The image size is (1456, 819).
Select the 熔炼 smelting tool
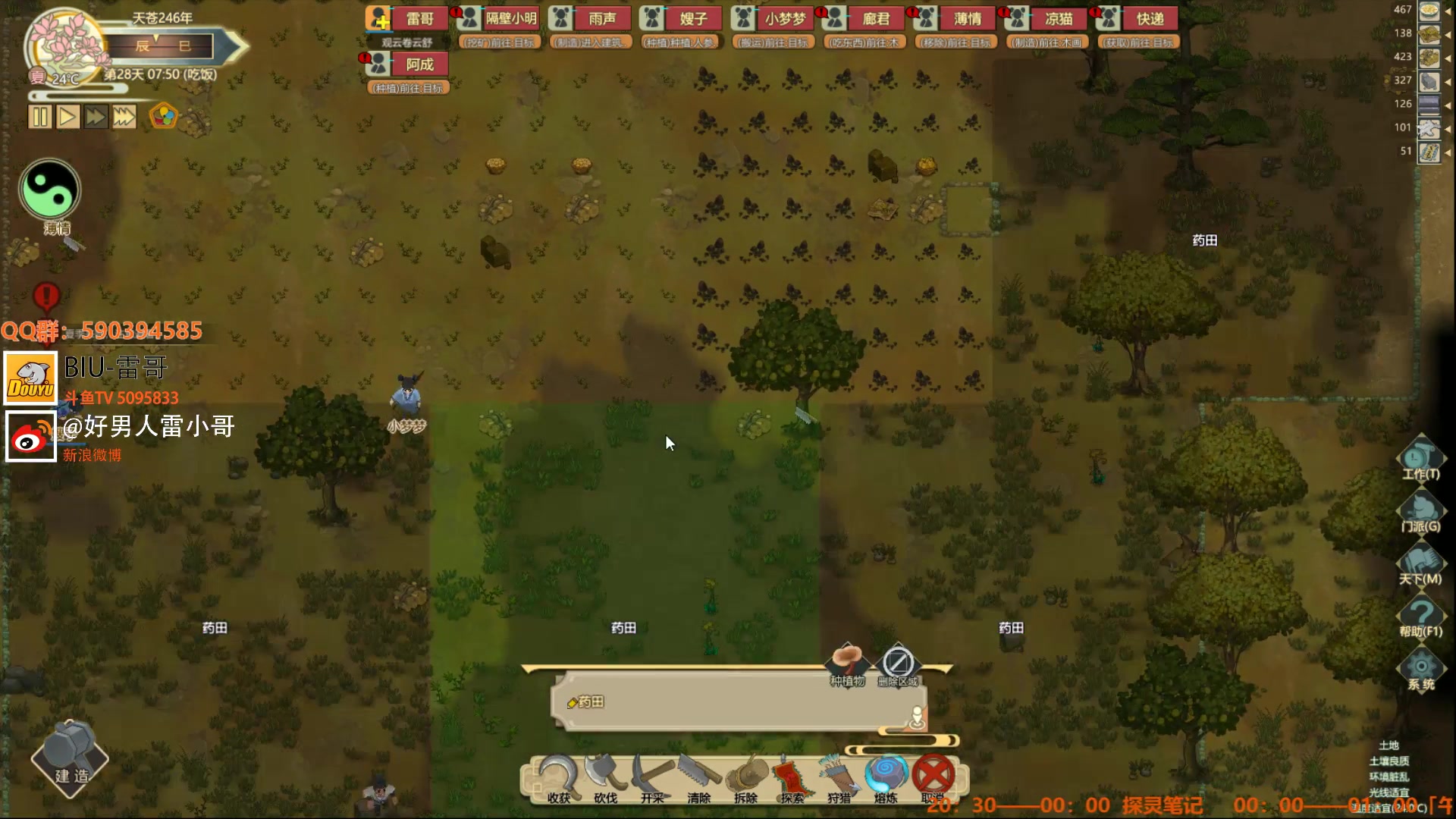886,778
